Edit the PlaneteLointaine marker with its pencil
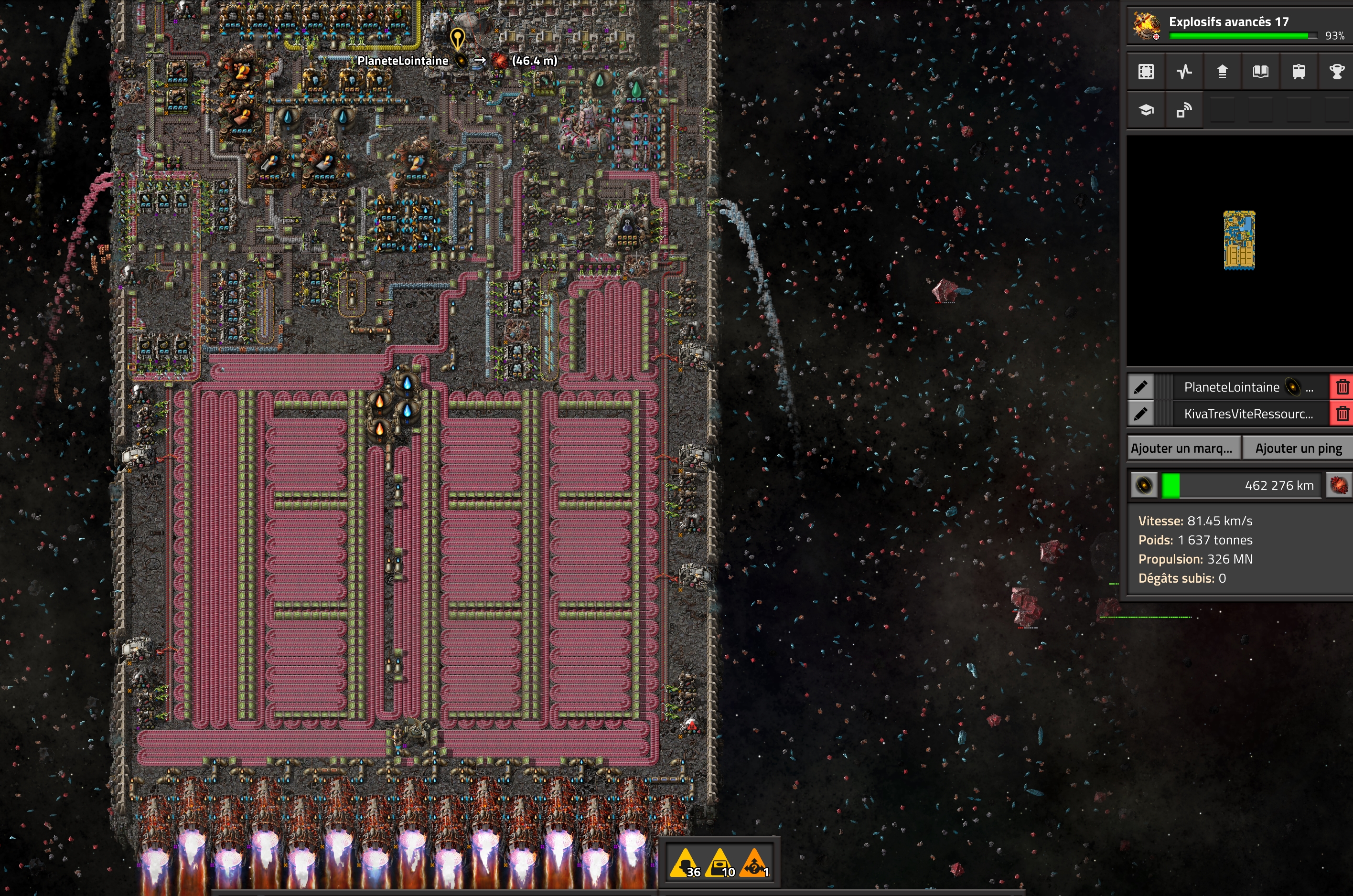The width and height of the screenshot is (1353, 896). [1140, 387]
